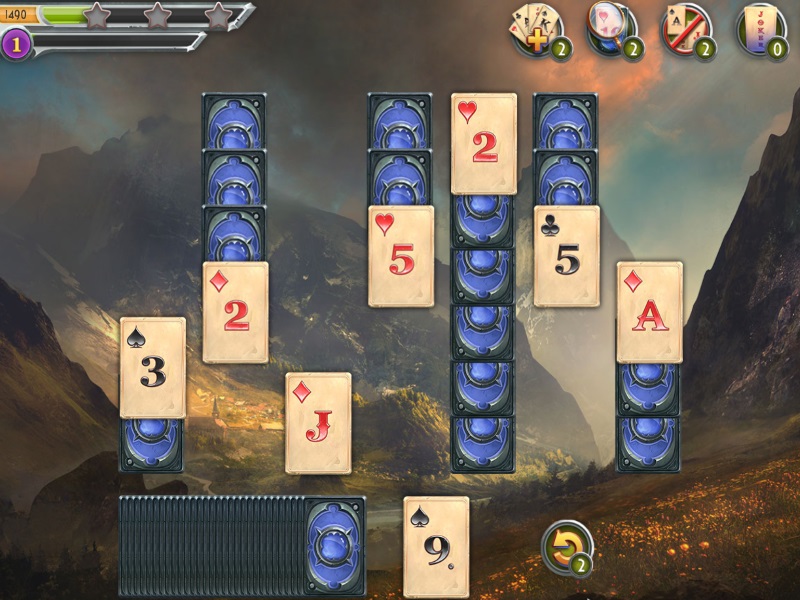800x600 pixels.
Task: Pick the 5 of hearts card
Action: 401,256
